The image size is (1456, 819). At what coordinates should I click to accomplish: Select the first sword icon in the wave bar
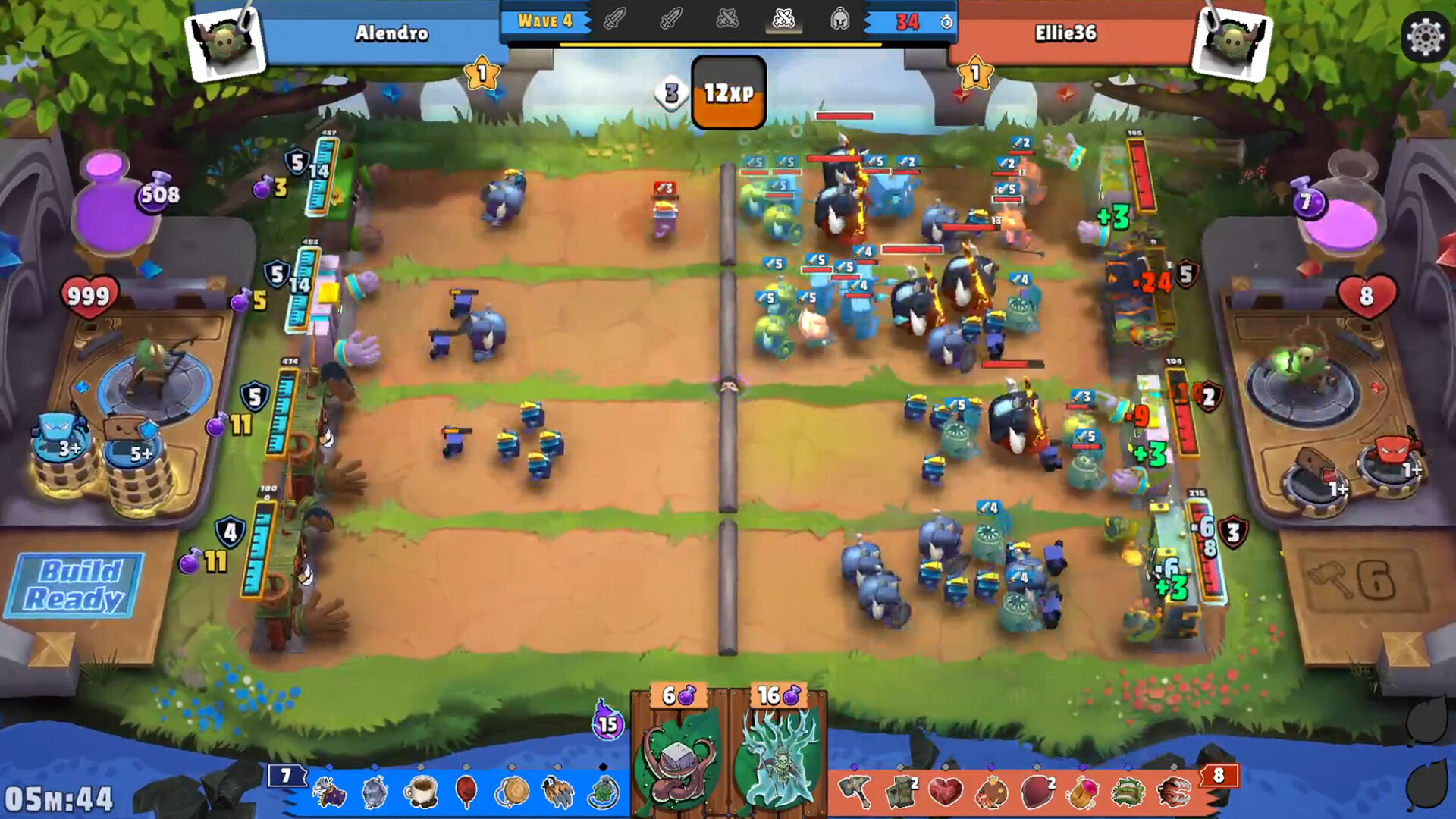(x=614, y=20)
